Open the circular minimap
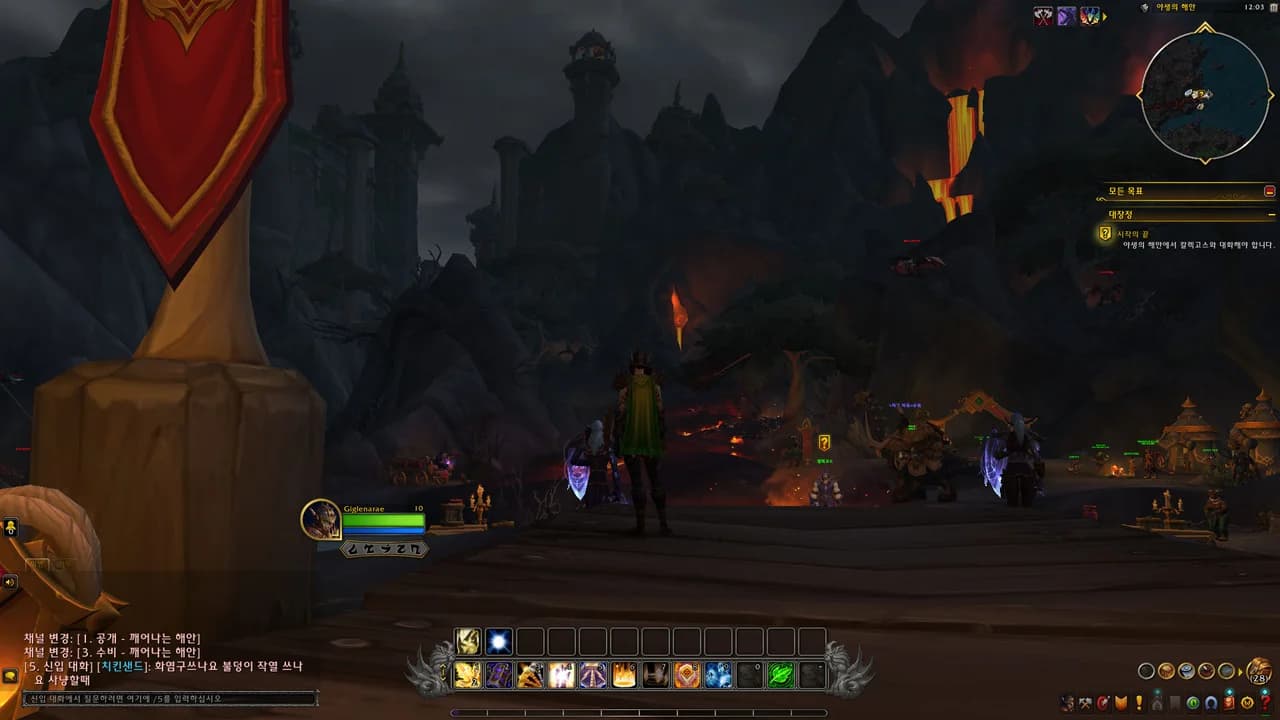Image resolution: width=1280 pixels, height=720 pixels. click(1204, 94)
